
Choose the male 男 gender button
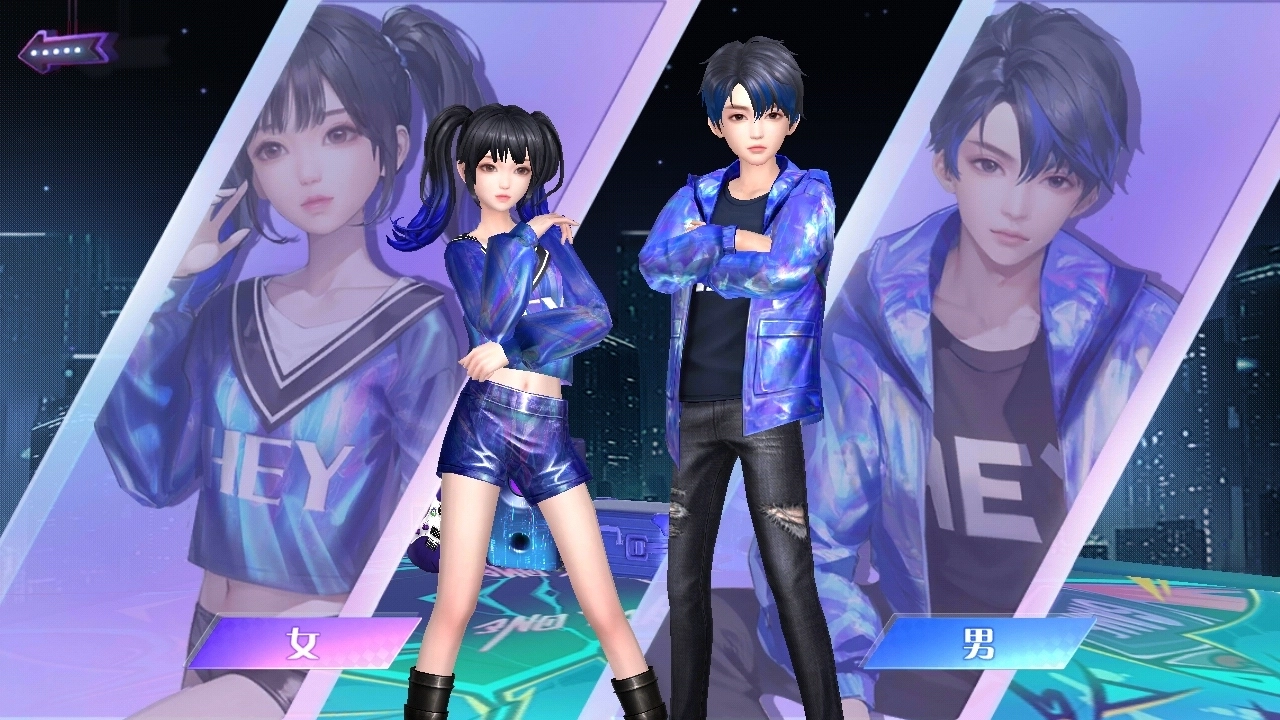click(x=978, y=642)
